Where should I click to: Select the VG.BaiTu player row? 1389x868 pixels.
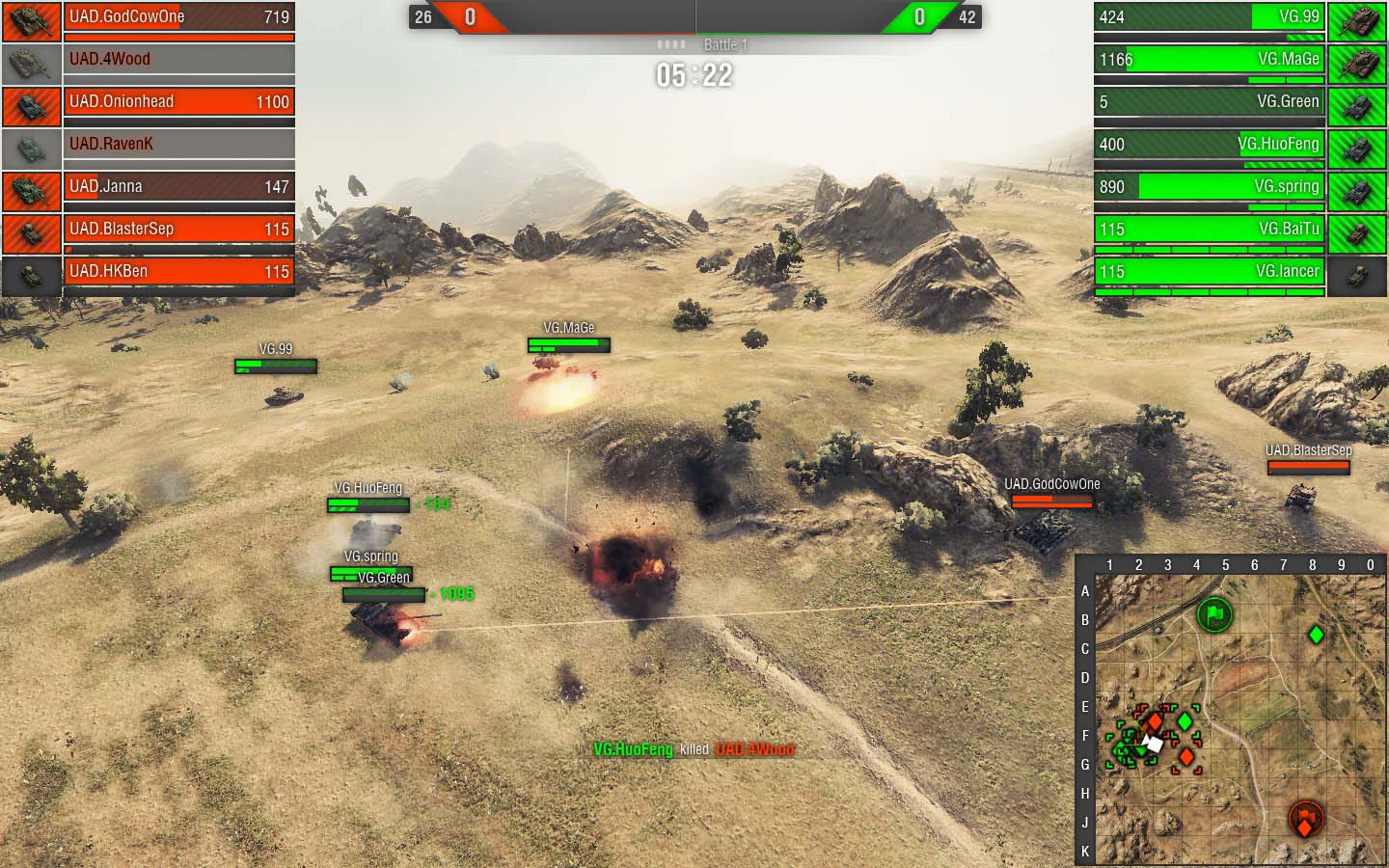point(1210,230)
